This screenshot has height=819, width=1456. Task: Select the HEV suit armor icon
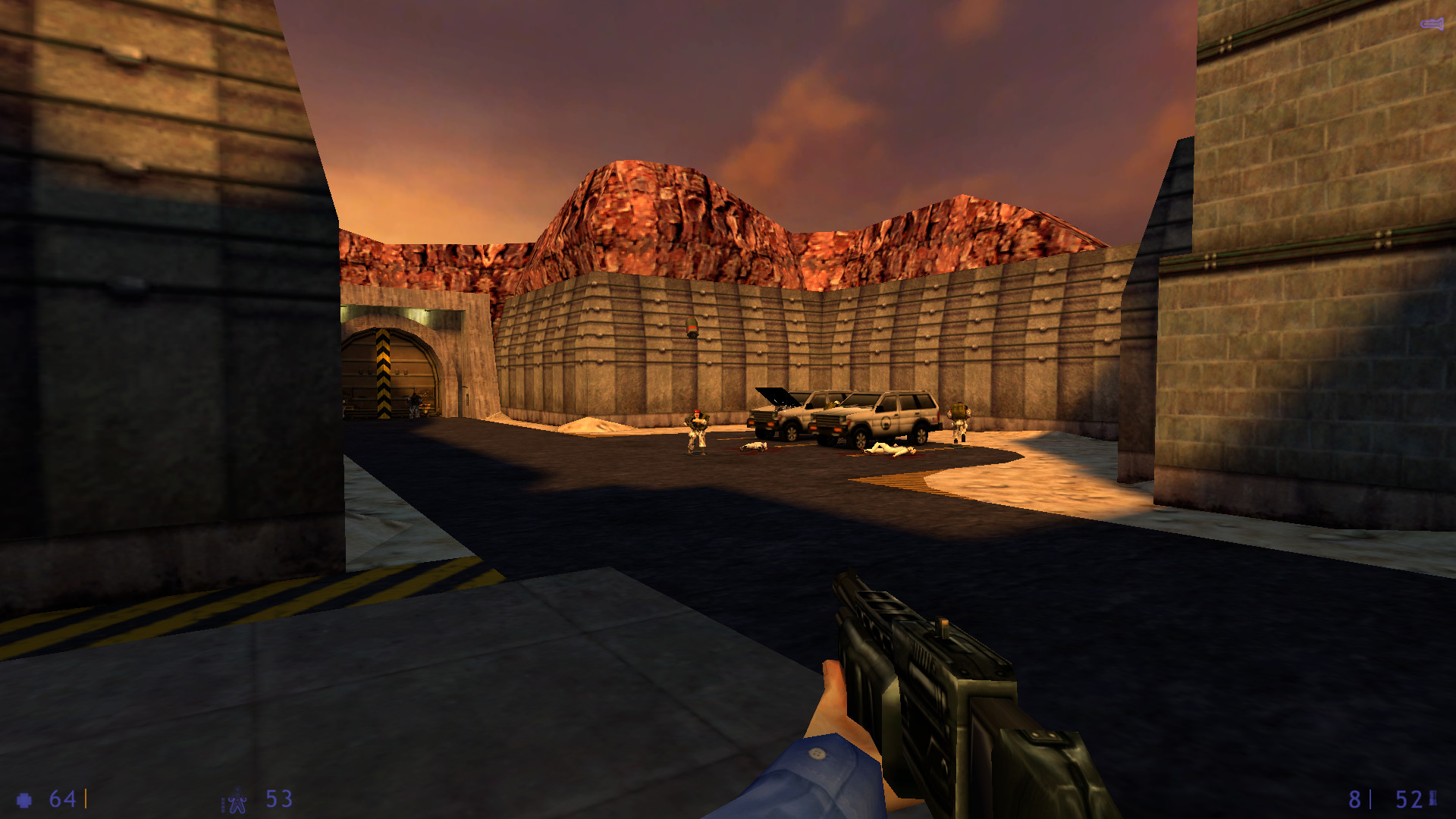[235, 799]
